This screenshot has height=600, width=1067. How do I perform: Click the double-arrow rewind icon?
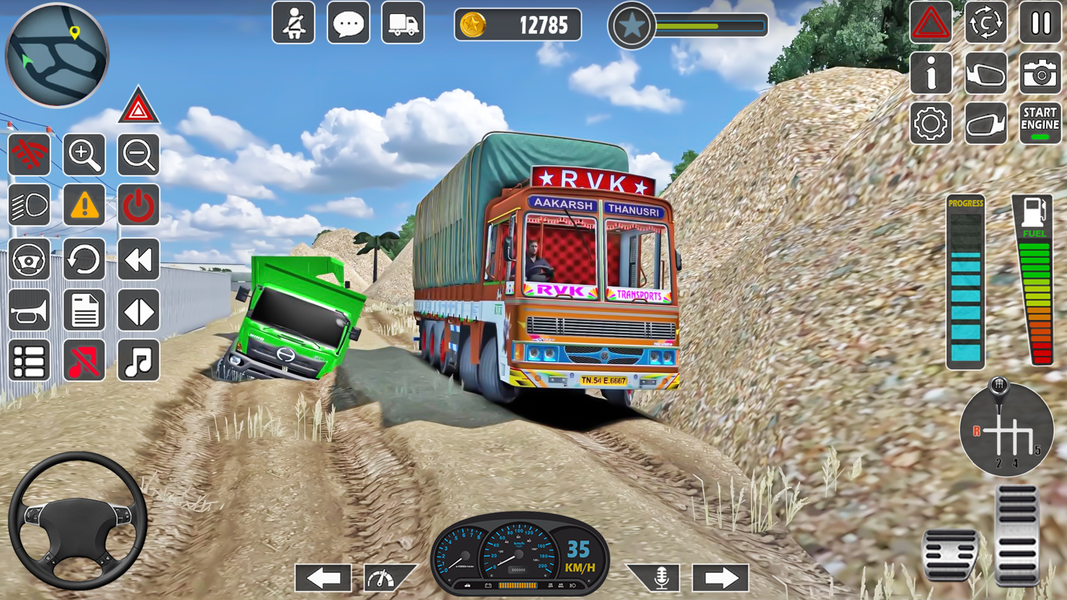(x=138, y=259)
